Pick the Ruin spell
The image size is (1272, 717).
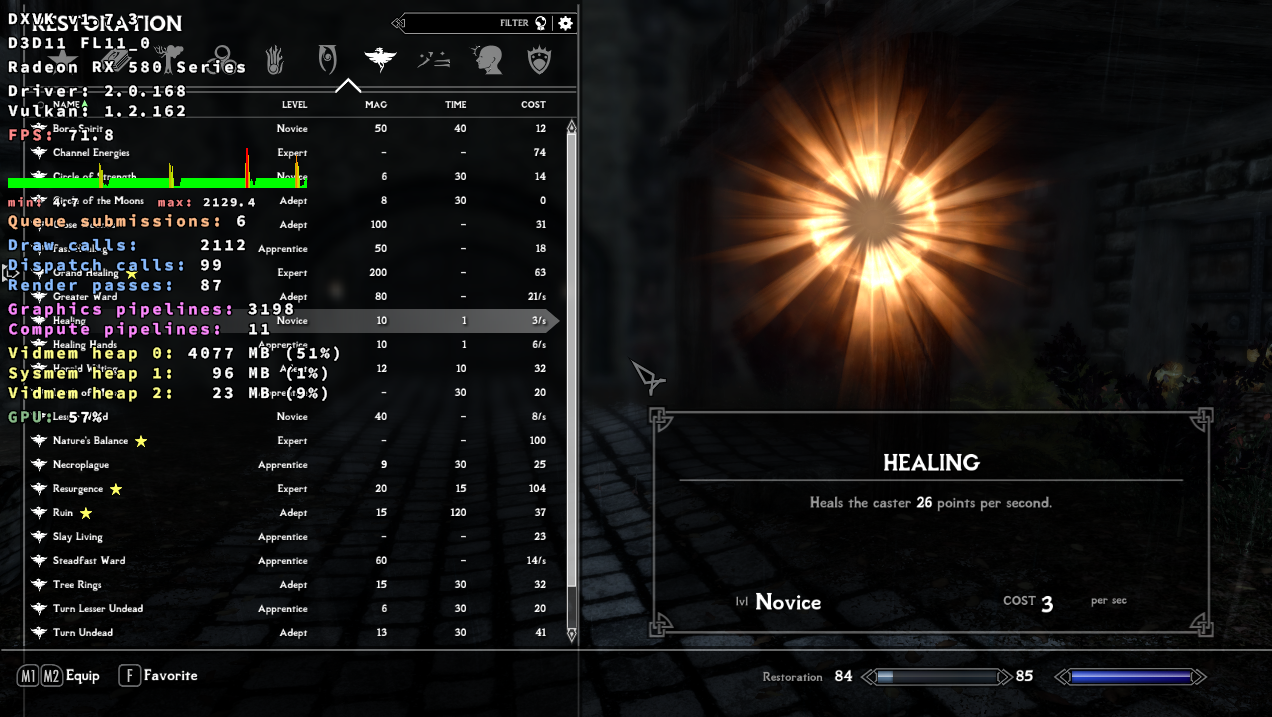point(63,513)
